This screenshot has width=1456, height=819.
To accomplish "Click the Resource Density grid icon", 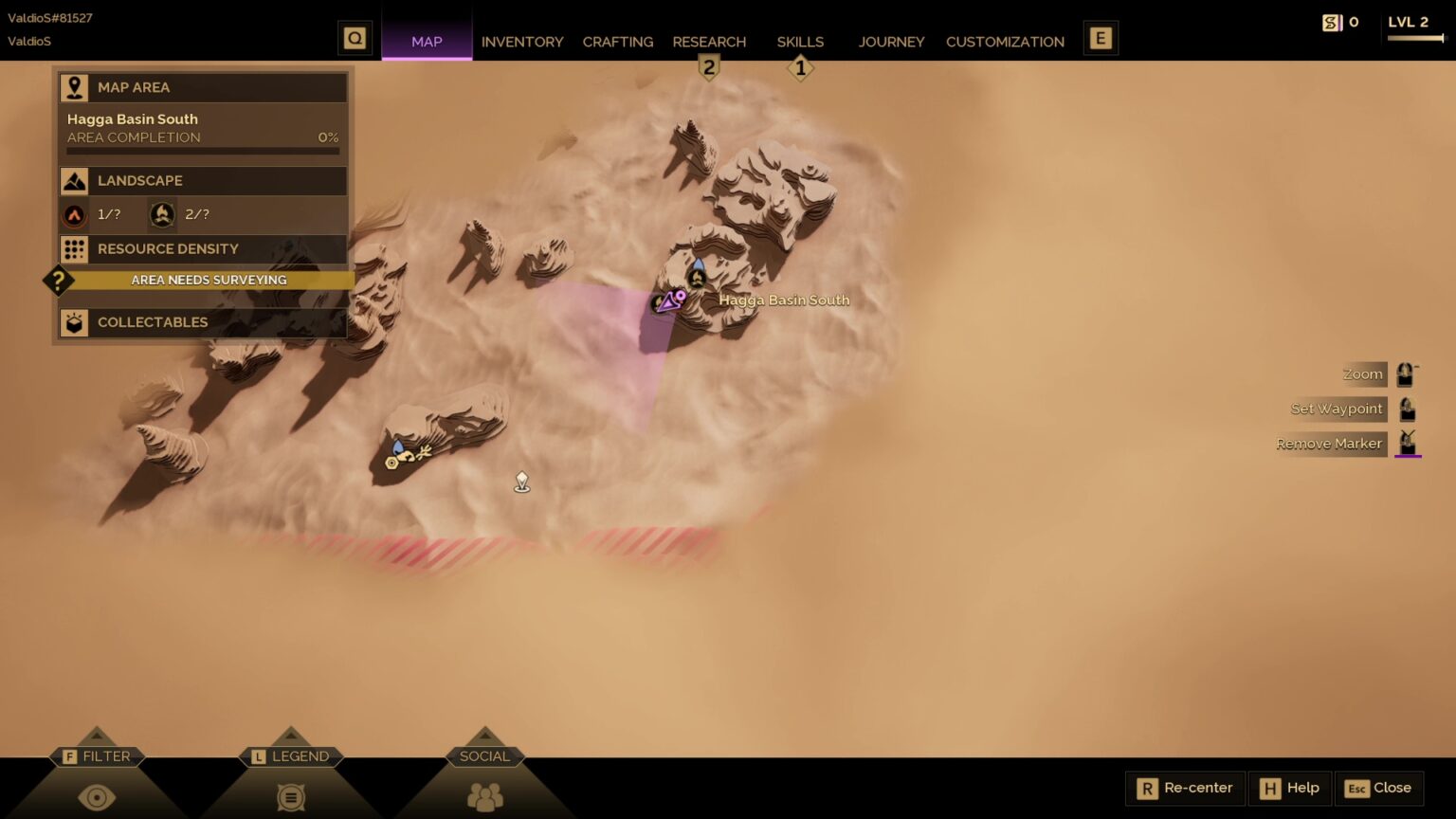I will (75, 249).
